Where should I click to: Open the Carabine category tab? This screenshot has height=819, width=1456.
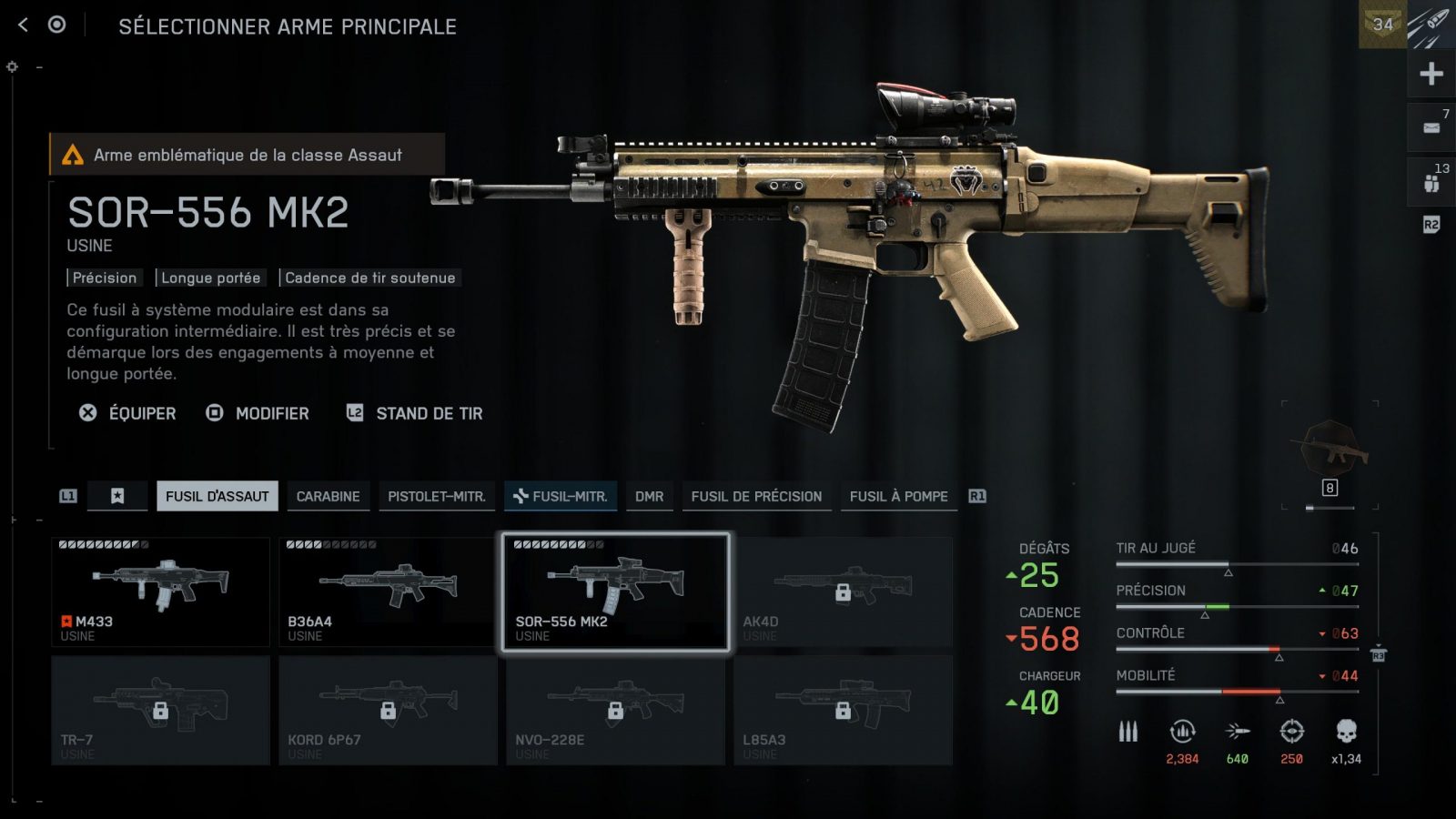[328, 496]
